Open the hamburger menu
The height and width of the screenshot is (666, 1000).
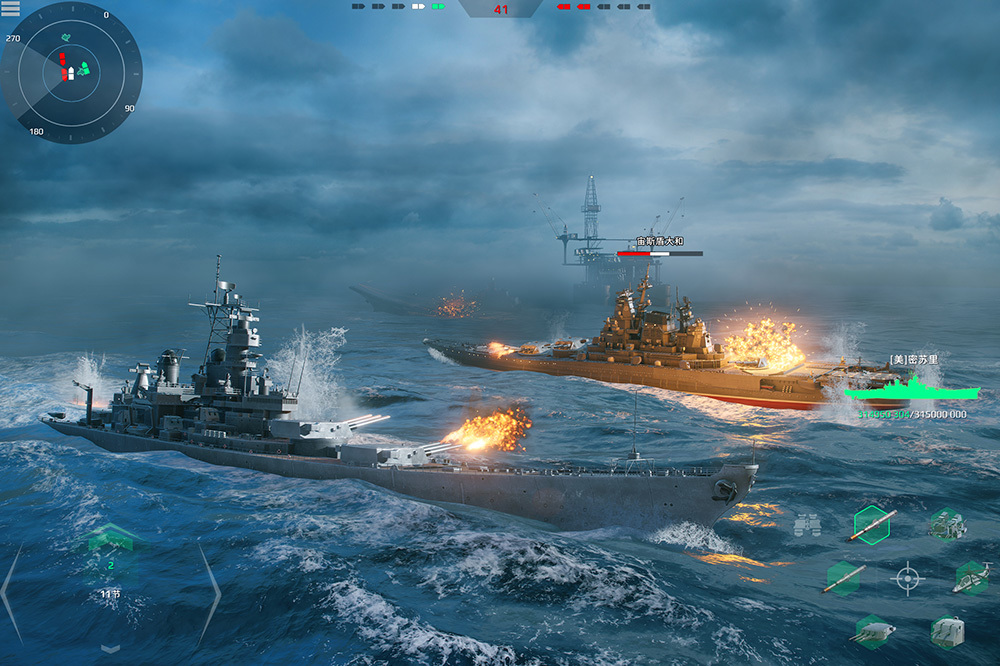(x=11, y=8)
